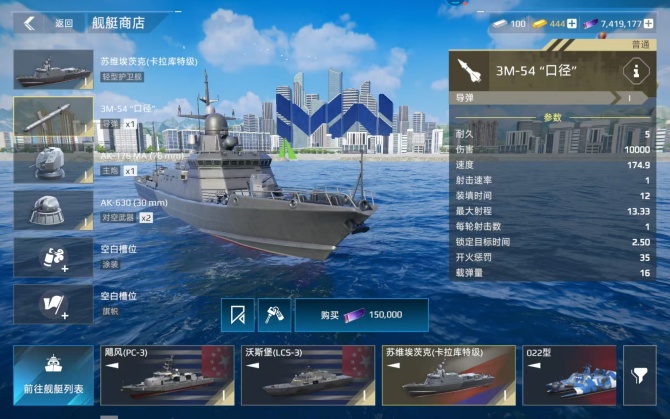This screenshot has height=419, width=670.
Task: Click the keys icon button
Action: pyautogui.click(x=273, y=315)
